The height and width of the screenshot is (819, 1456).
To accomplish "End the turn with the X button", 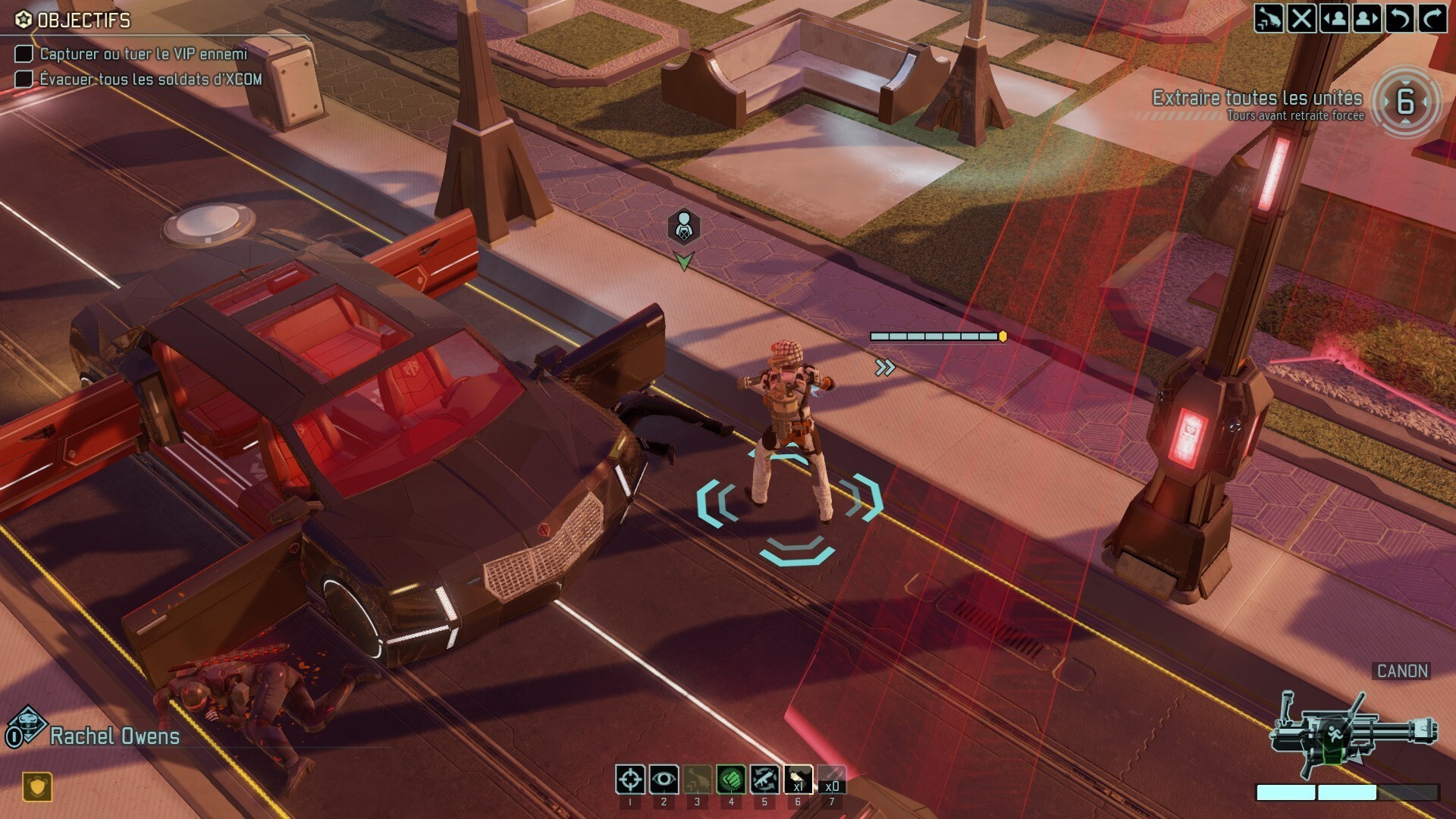I will point(1301,18).
